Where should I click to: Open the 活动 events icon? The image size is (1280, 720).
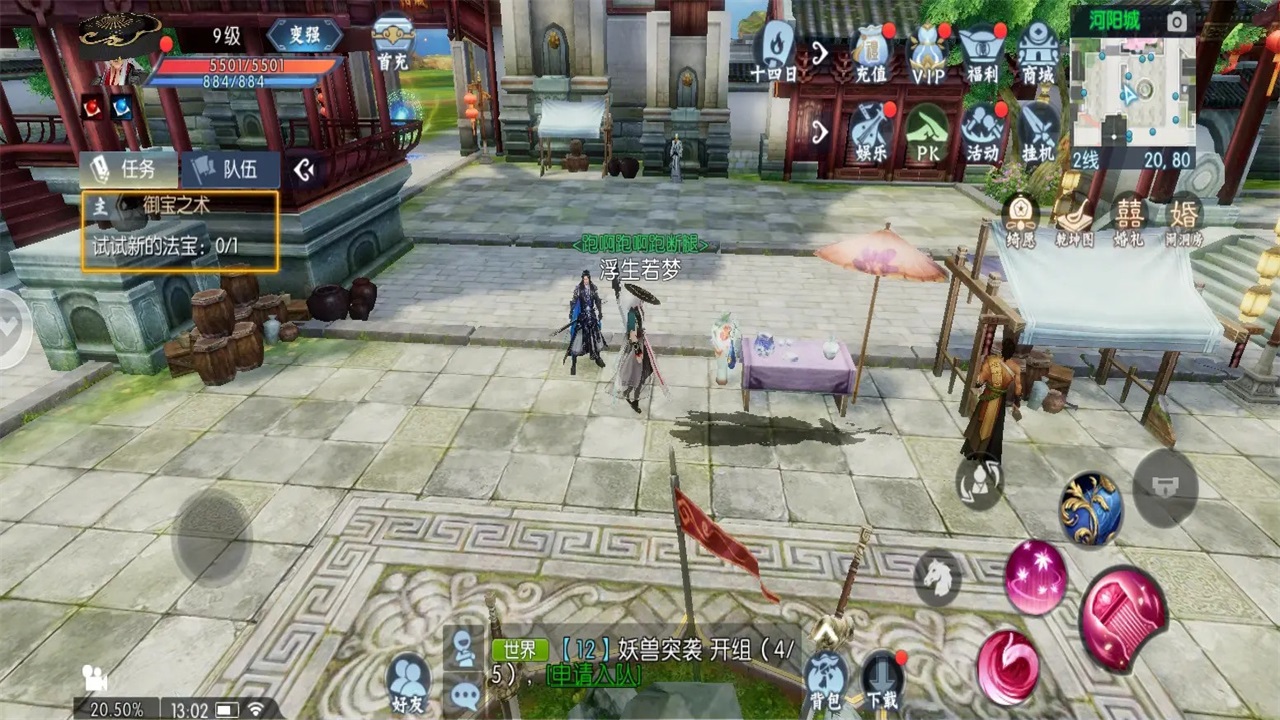coord(982,133)
